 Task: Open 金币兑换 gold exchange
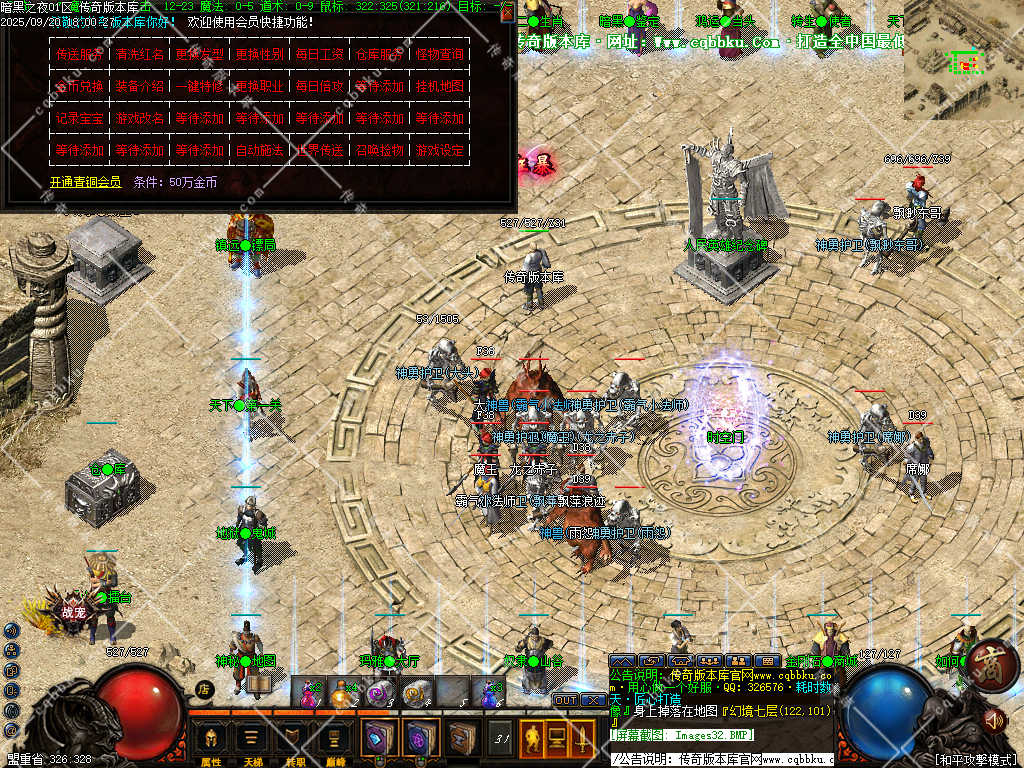79,86
